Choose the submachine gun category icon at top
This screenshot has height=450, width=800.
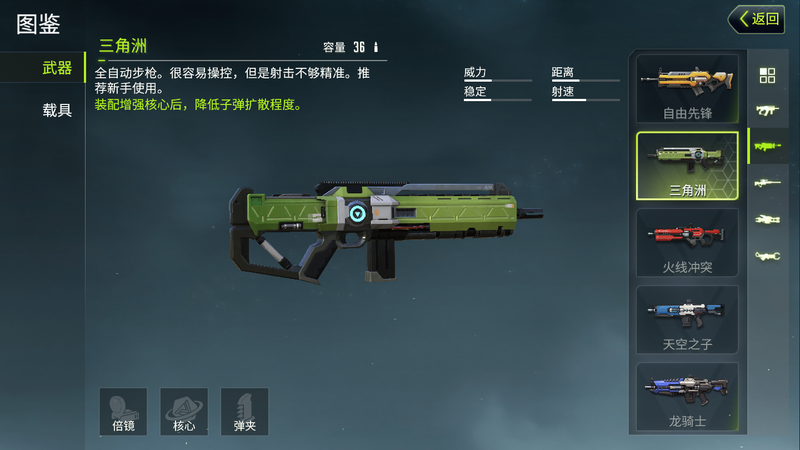click(768, 110)
